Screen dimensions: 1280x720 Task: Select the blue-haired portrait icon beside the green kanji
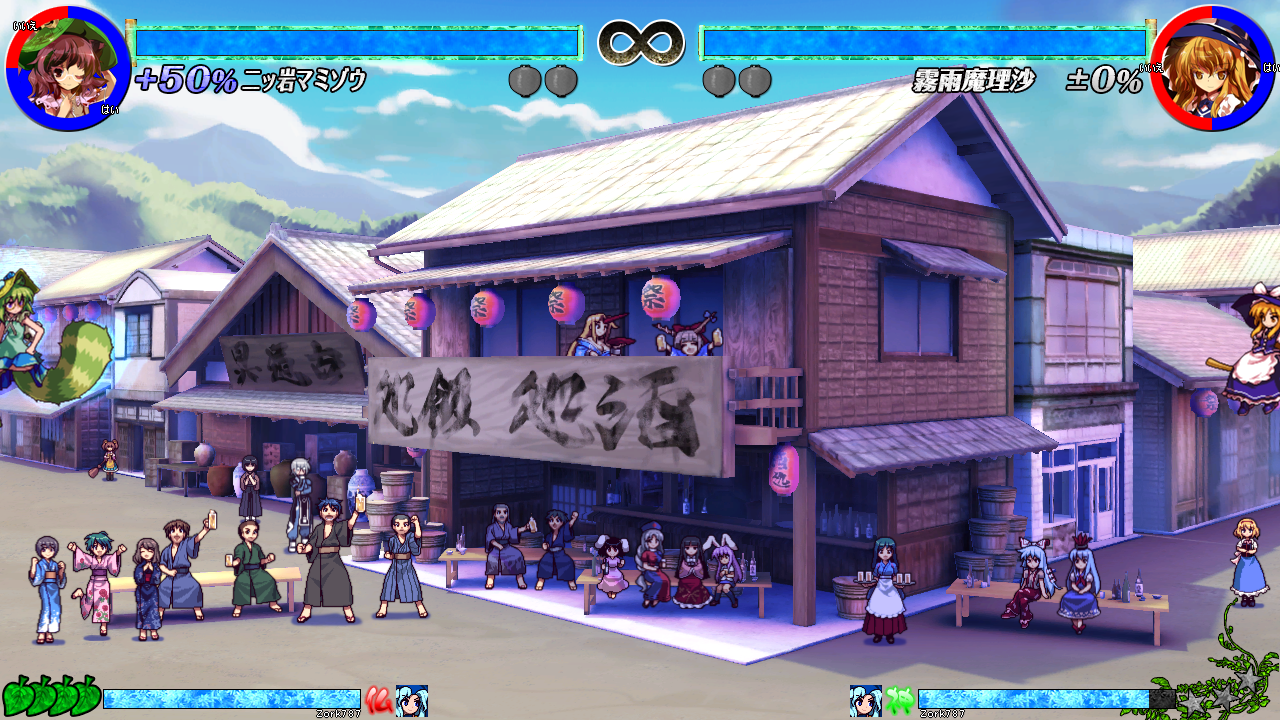[866, 700]
